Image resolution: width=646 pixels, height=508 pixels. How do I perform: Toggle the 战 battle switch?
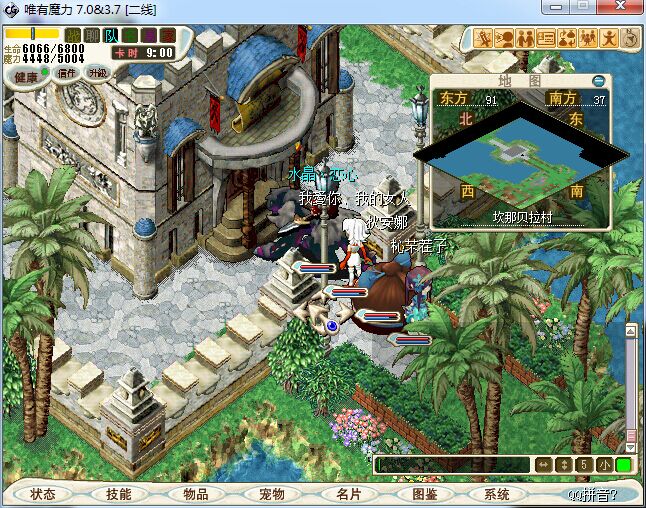73,35
